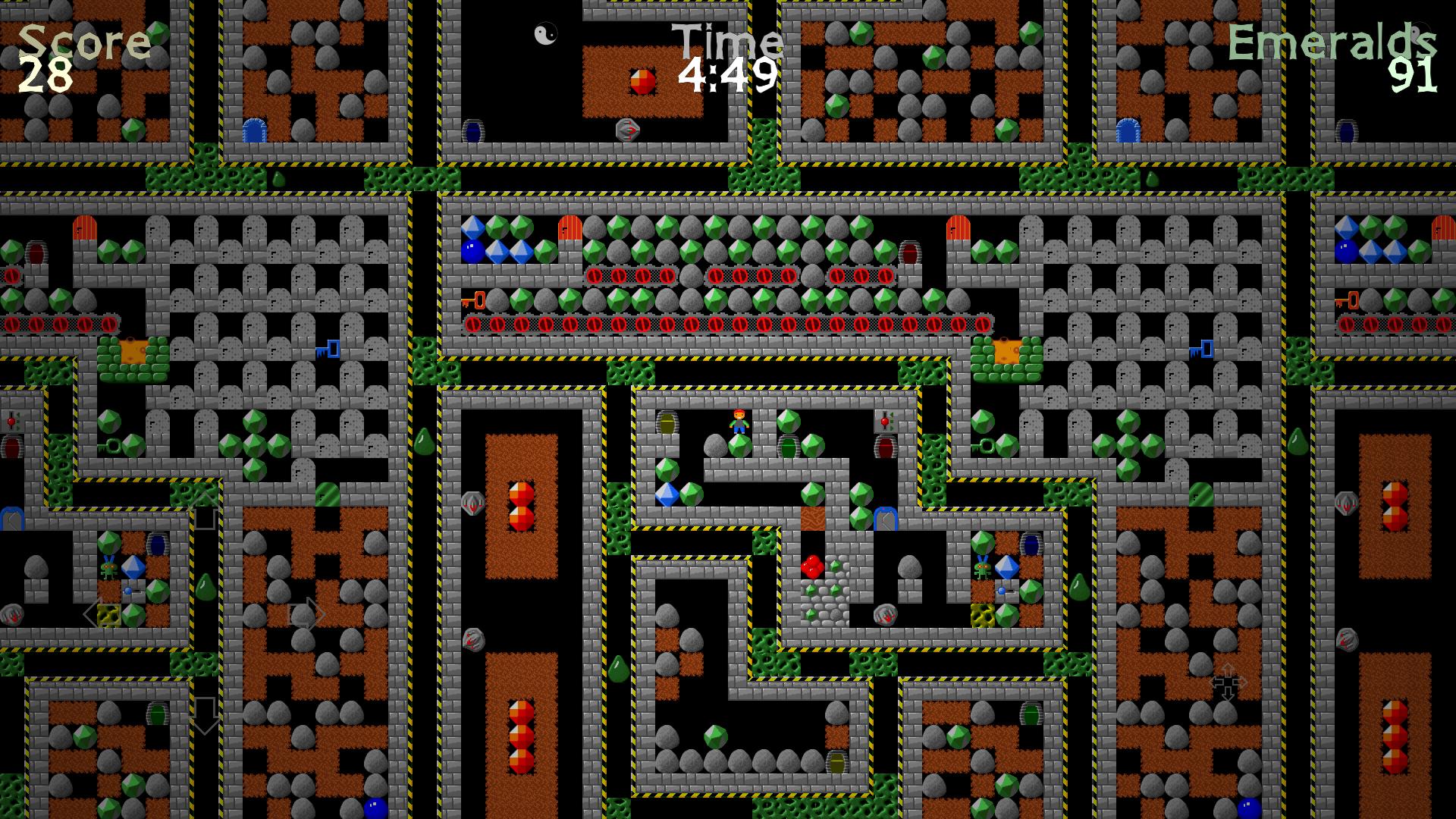Tap the on-screen down arrow control

click(x=205, y=714)
